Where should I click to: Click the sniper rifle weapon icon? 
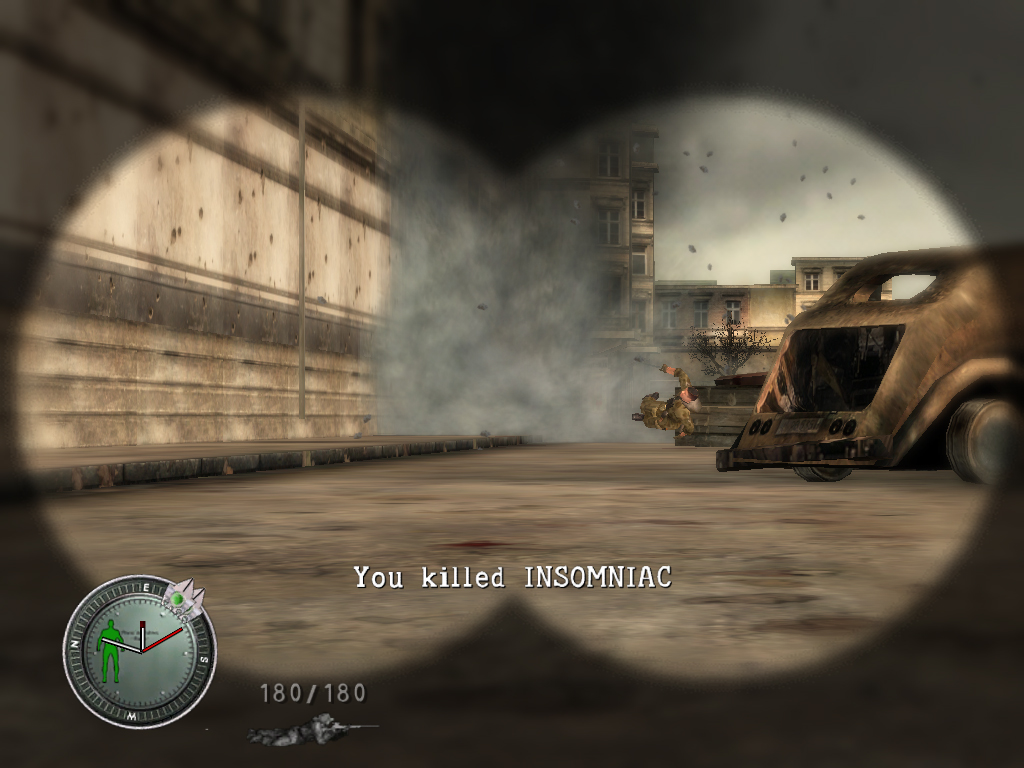pos(310,729)
